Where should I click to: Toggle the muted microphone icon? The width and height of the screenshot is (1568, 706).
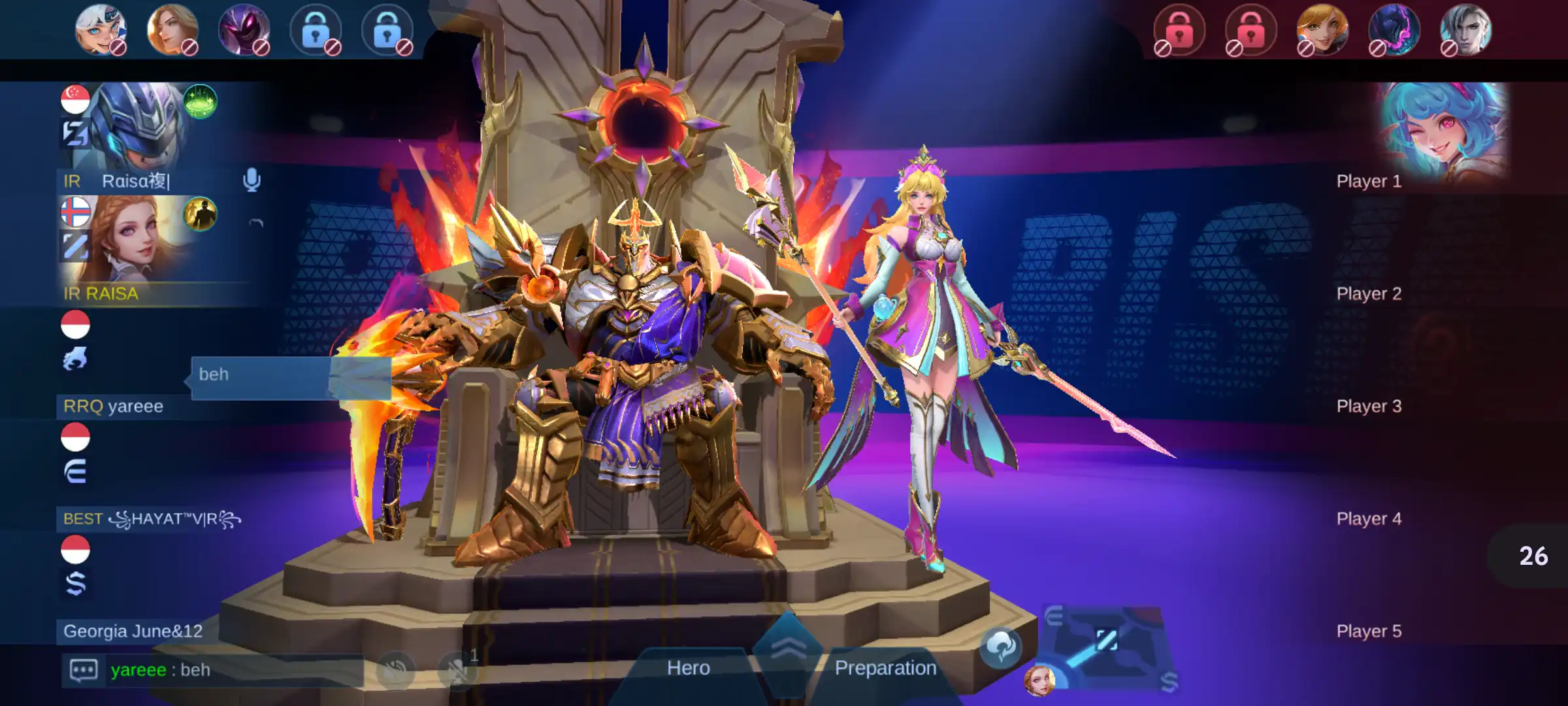457,670
